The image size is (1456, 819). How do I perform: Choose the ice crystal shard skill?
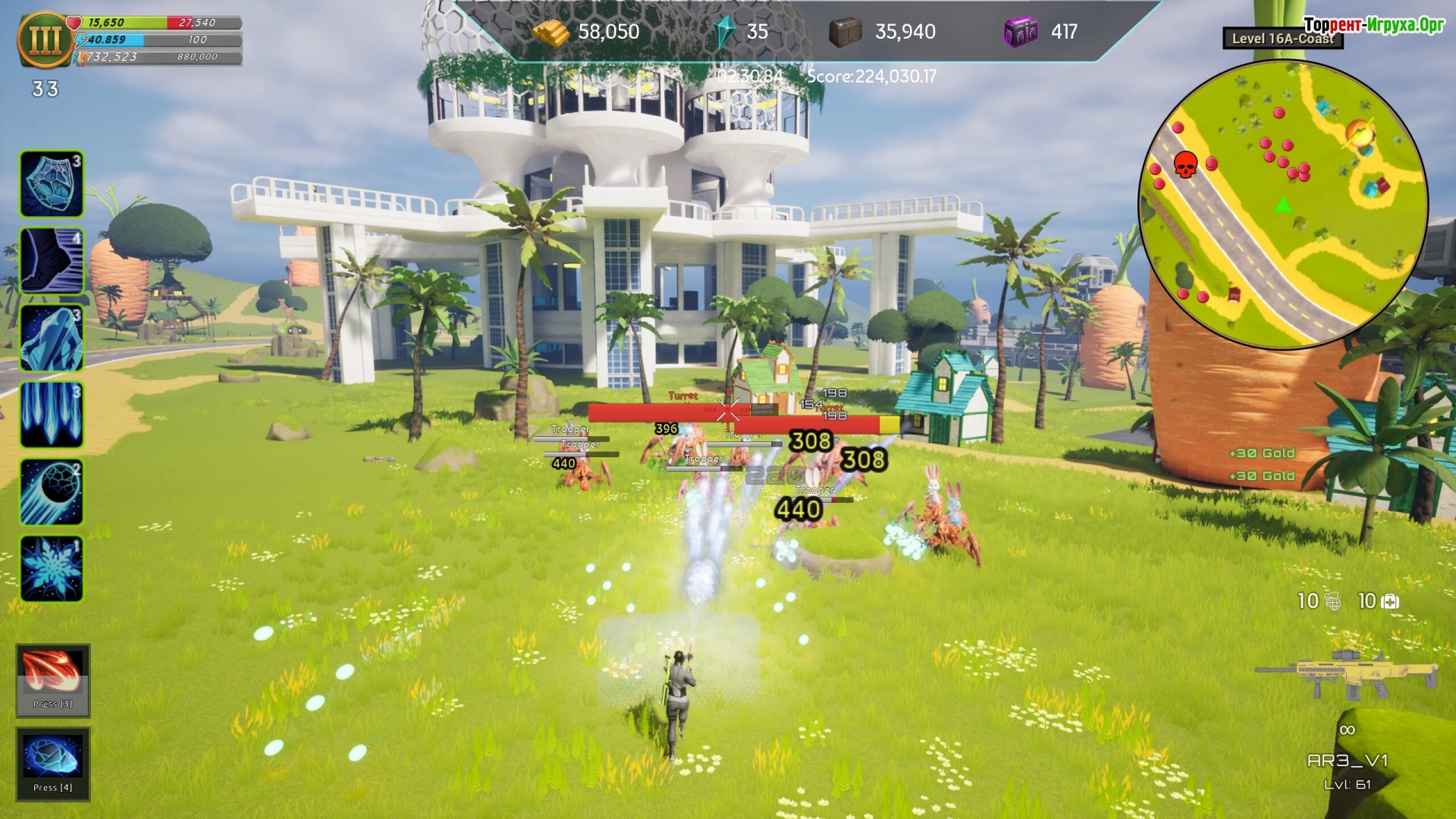(52, 338)
